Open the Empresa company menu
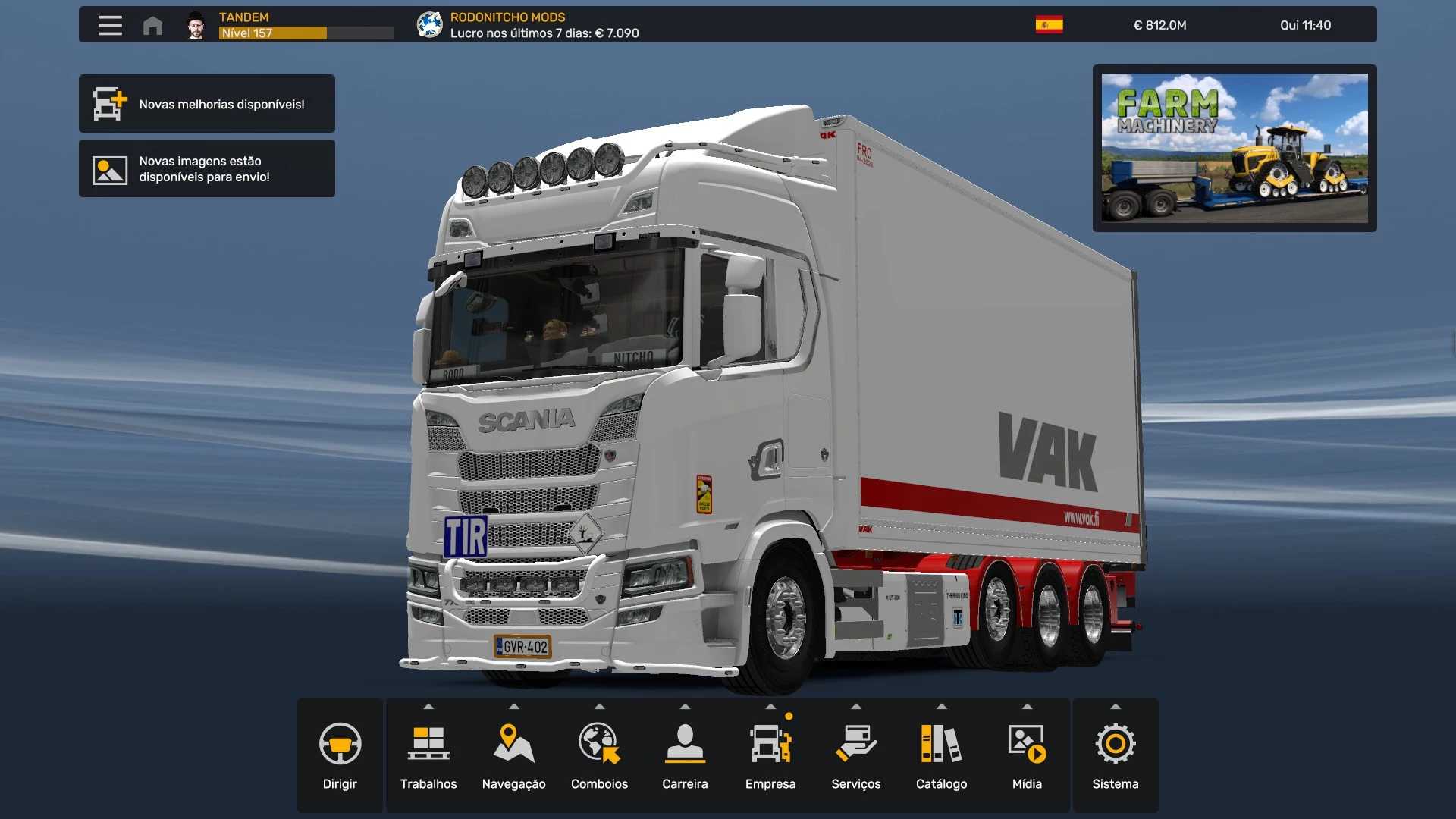Screen dimensions: 1456x819 pos(770,755)
